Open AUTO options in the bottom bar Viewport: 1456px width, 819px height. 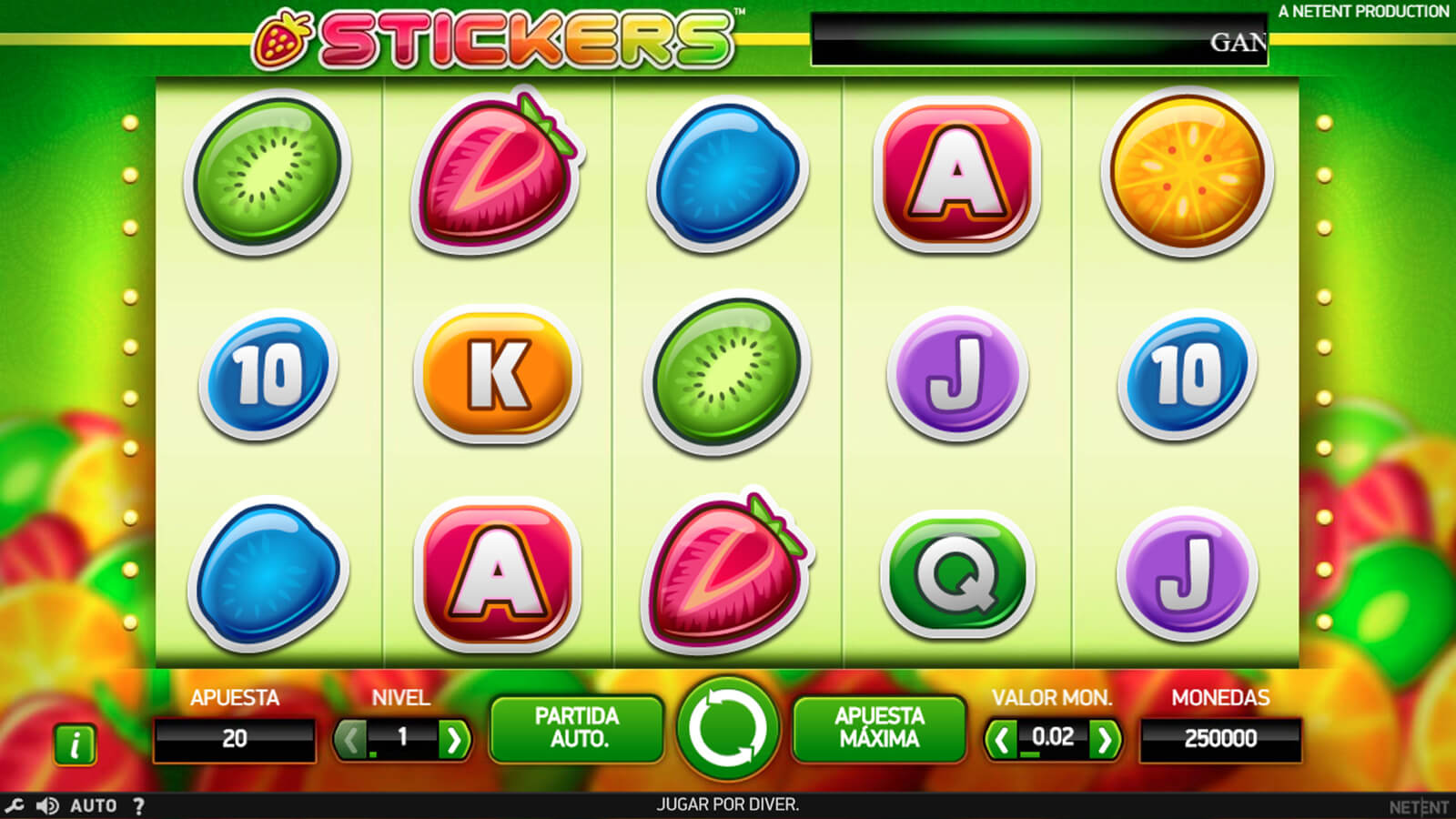click(94, 805)
